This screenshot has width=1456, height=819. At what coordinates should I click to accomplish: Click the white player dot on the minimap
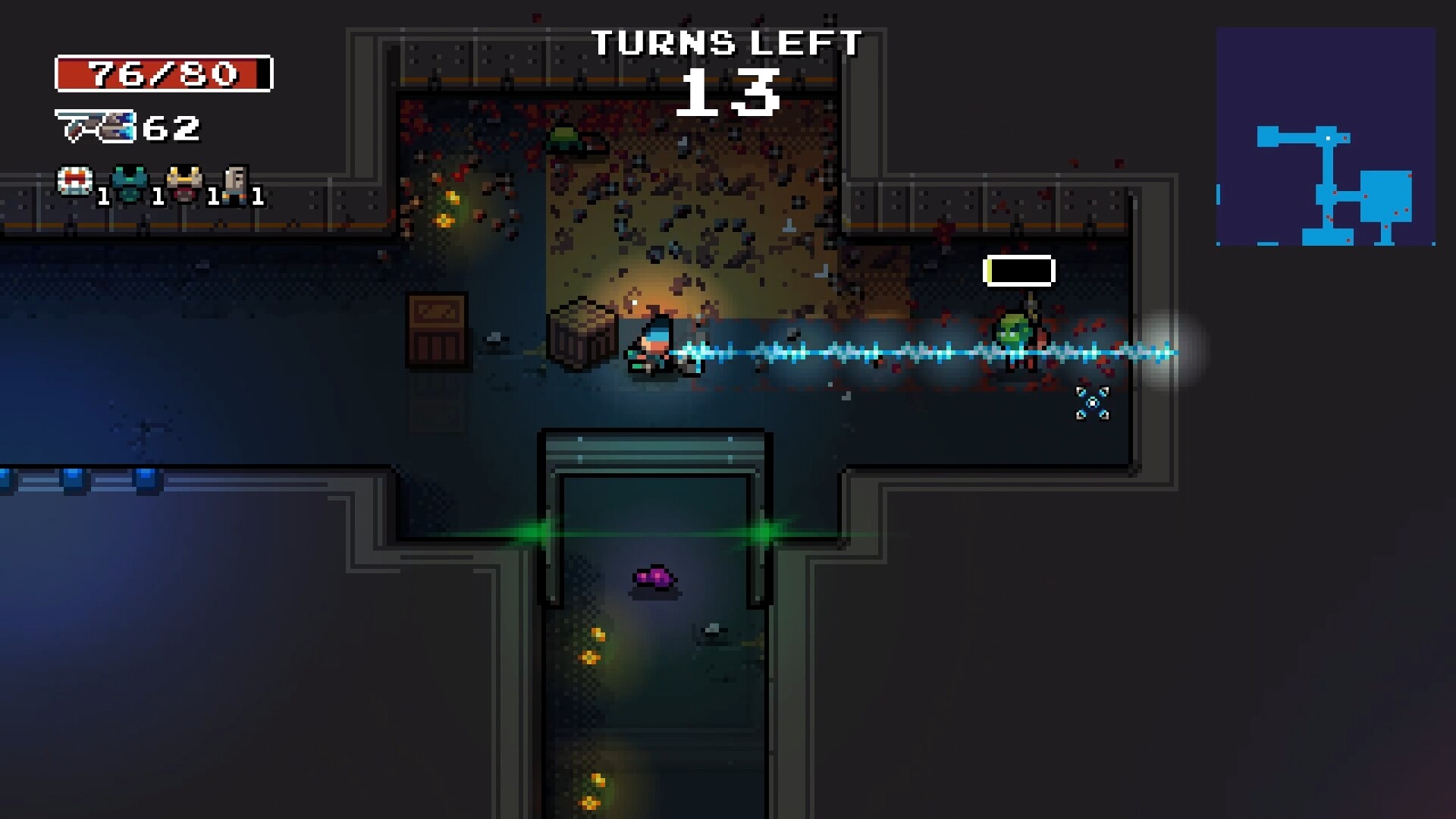(x=1328, y=138)
